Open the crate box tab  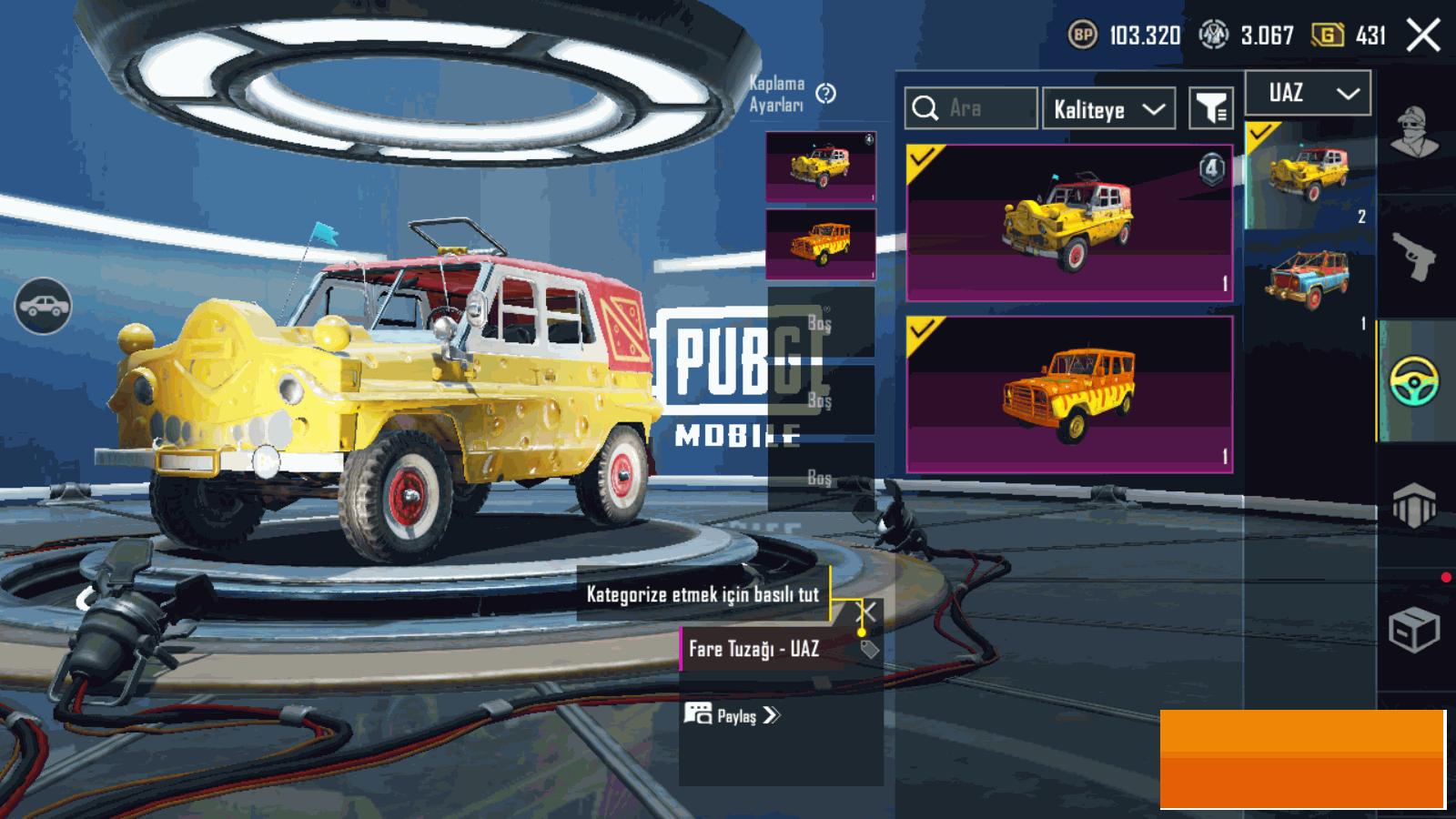(x=1414, y=628)
